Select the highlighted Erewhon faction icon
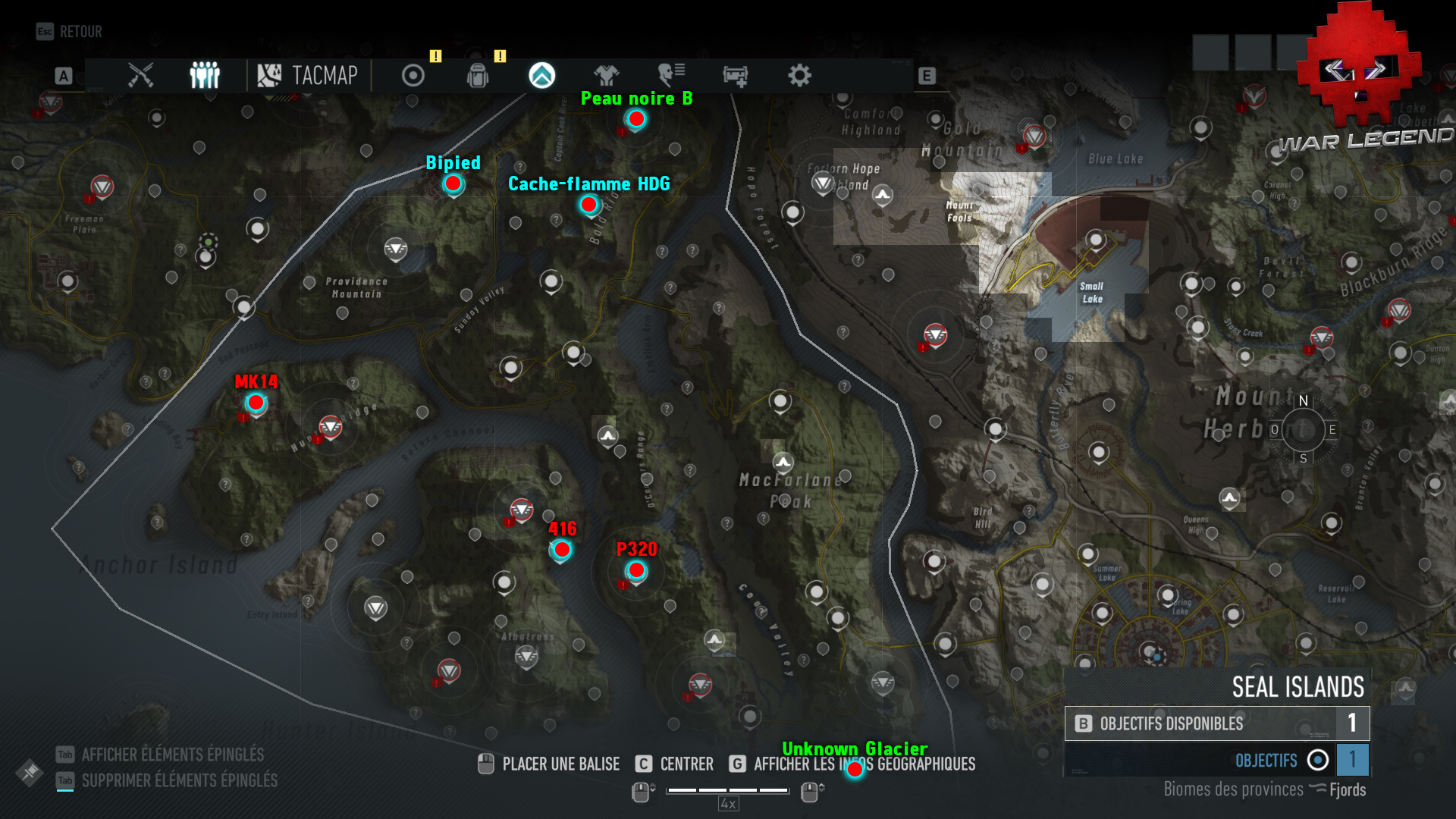The image size is (1456, 819). (541, 75)
